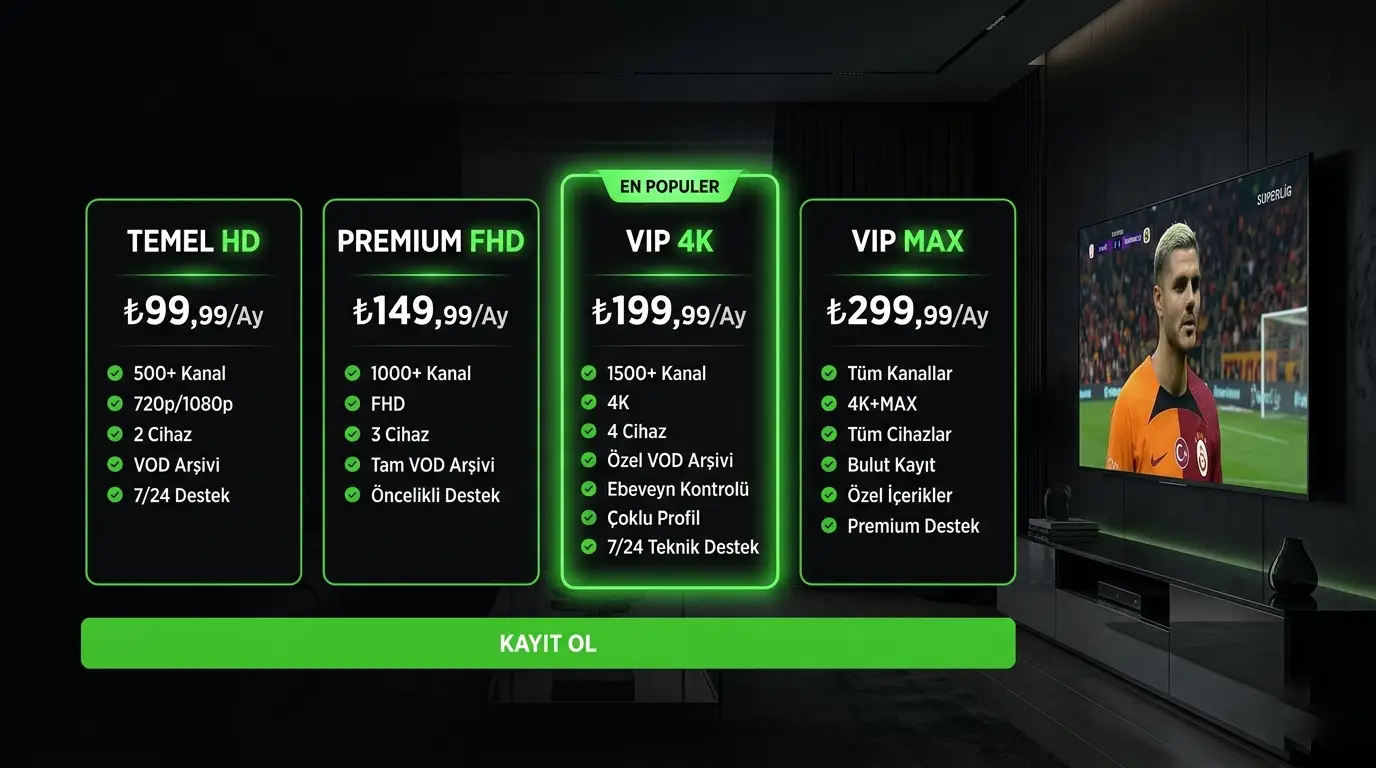Click the checkmark beside Çoklu Profil
This screenshot has height=768, width=1376.
[x=587, y=518]
